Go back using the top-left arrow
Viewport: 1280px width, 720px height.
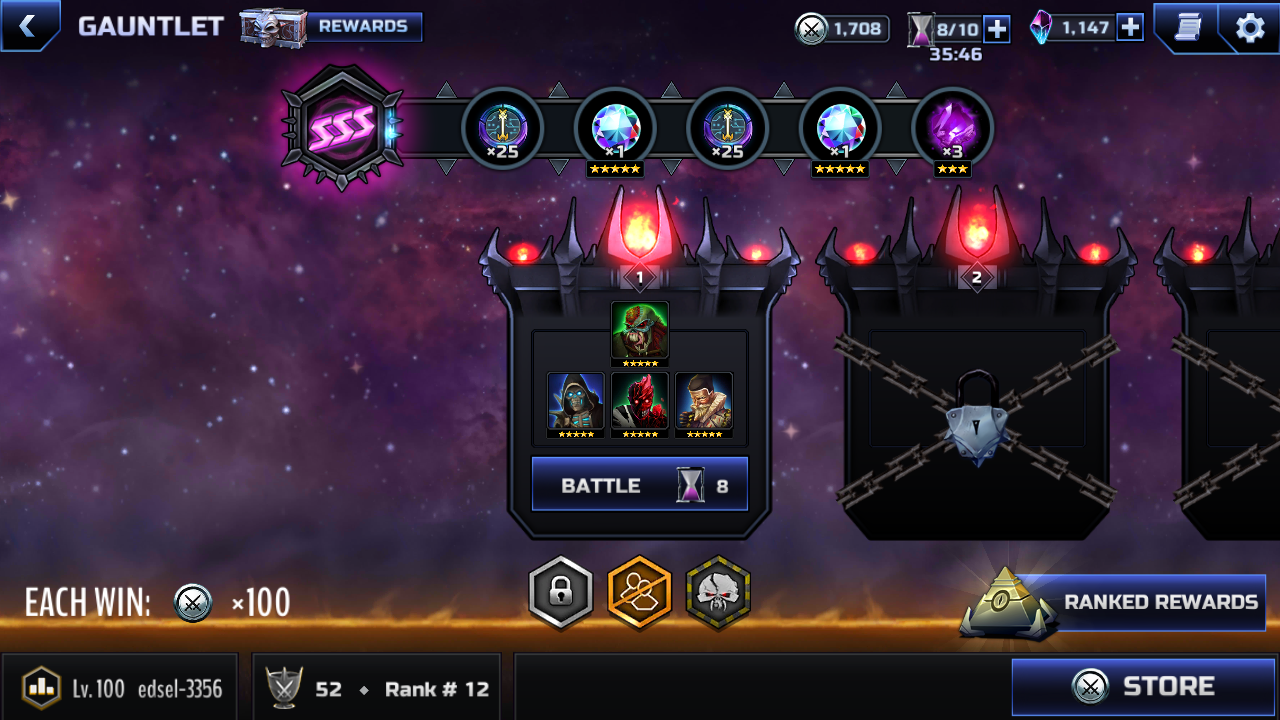[28, 26]
